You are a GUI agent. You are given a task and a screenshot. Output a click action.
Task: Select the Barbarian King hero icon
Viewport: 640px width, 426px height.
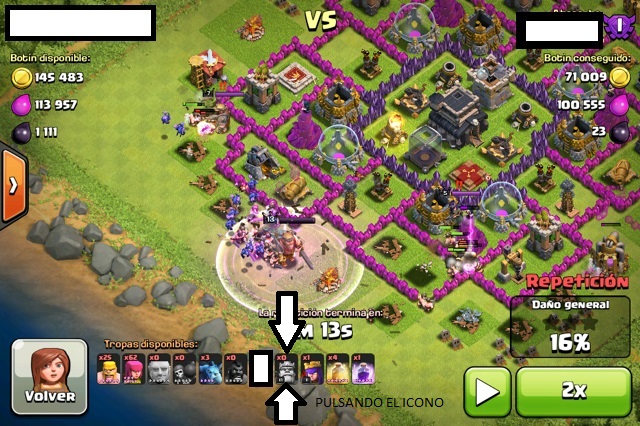285,369
